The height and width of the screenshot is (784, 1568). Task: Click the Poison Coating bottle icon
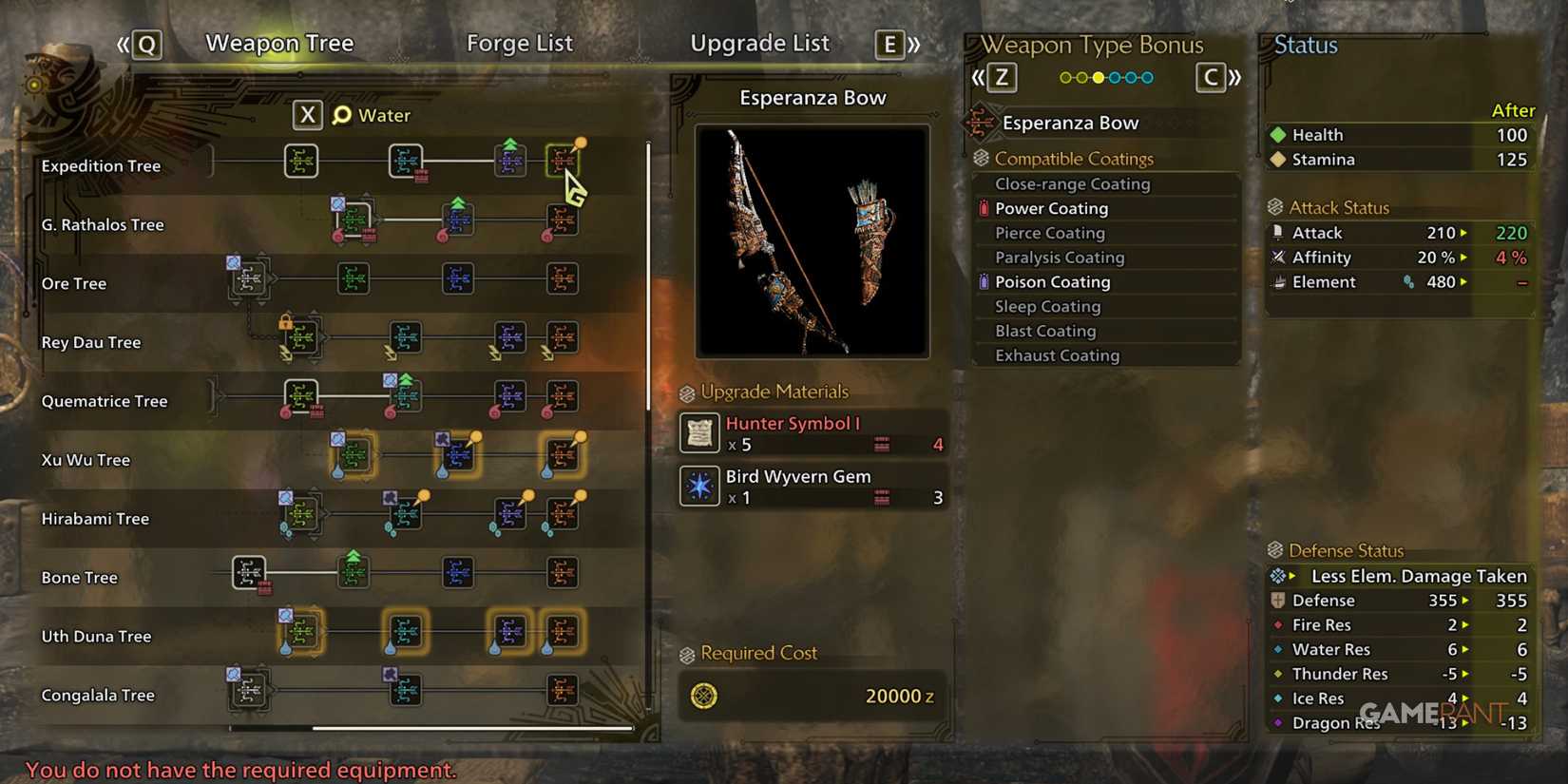point(985,281)
